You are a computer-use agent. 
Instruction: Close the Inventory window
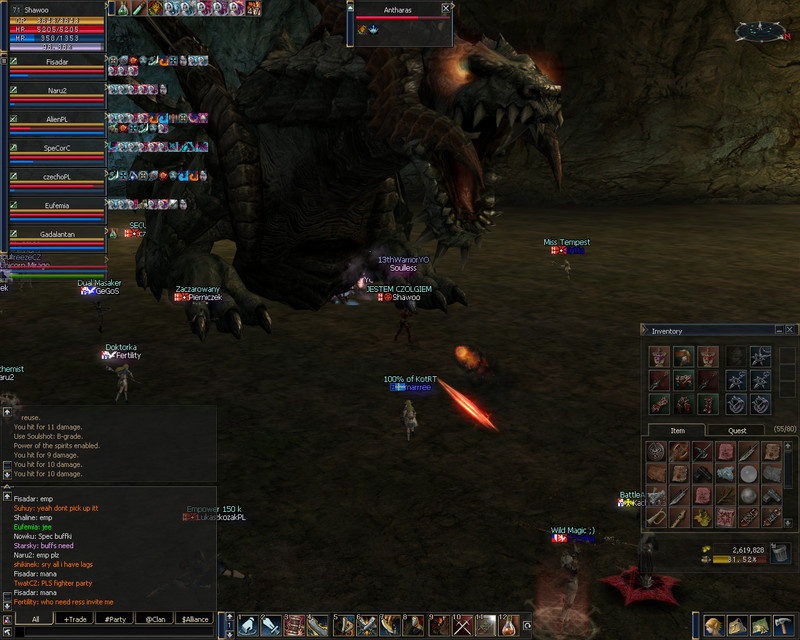(x=789, y=330)
